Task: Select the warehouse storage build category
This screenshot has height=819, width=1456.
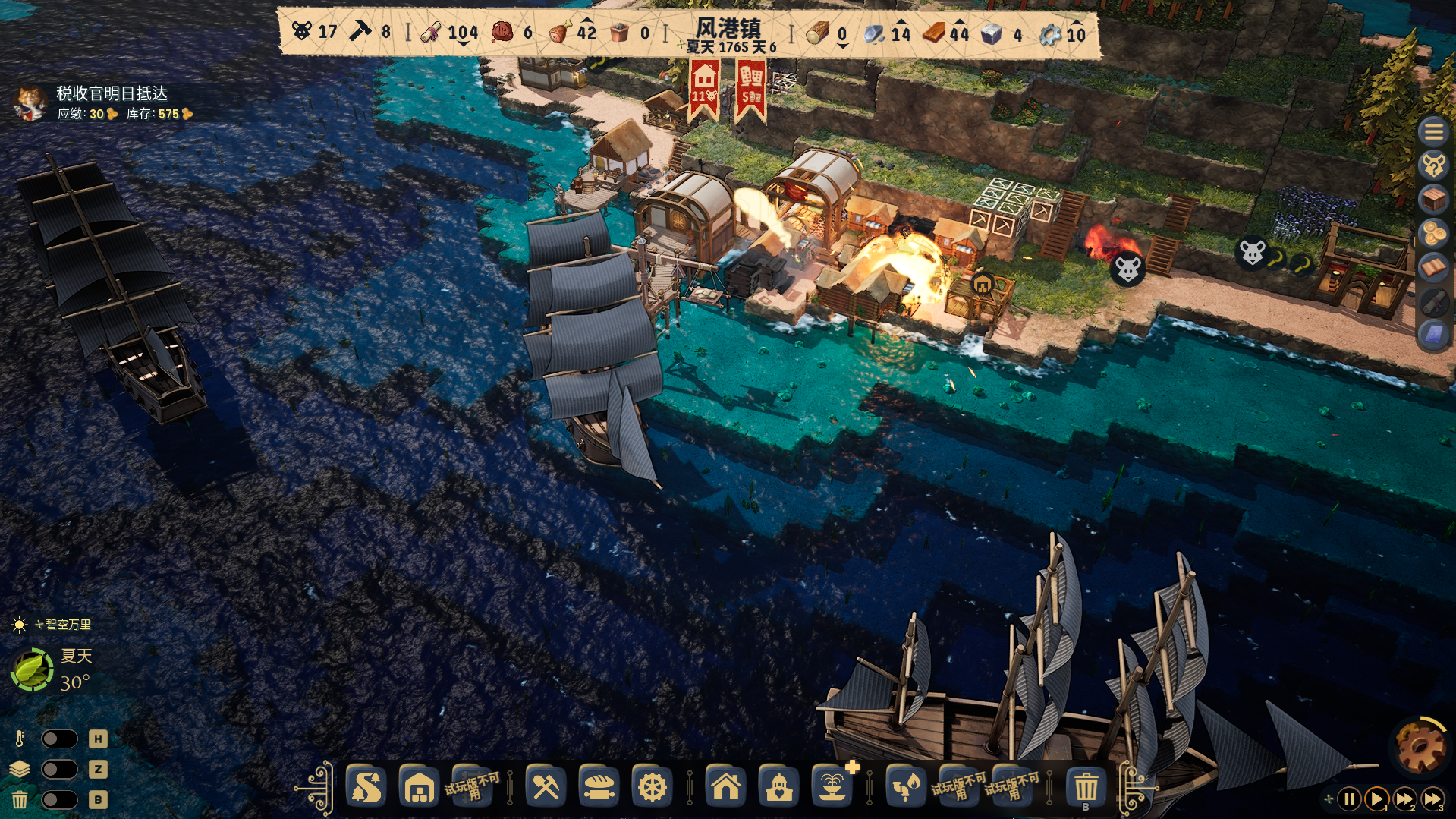Action: click(419, 787)
